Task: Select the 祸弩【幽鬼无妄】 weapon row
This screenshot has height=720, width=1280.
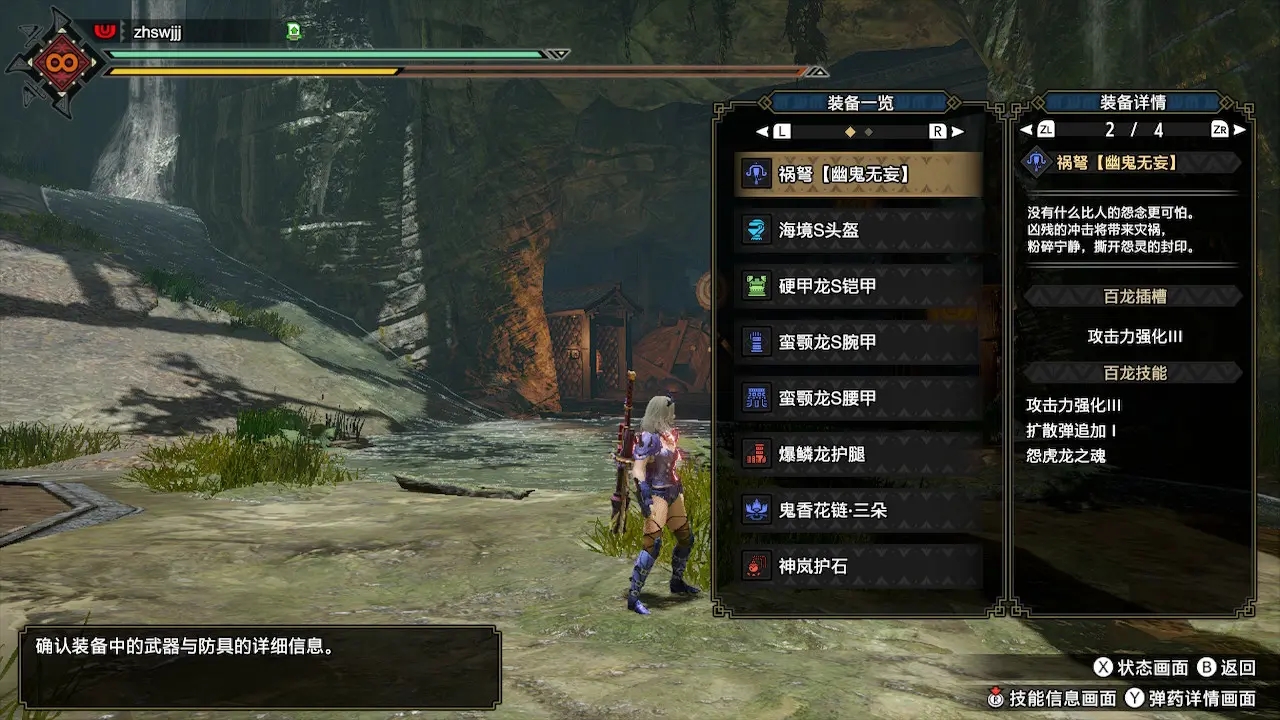Action: click(x=858, y=174)
